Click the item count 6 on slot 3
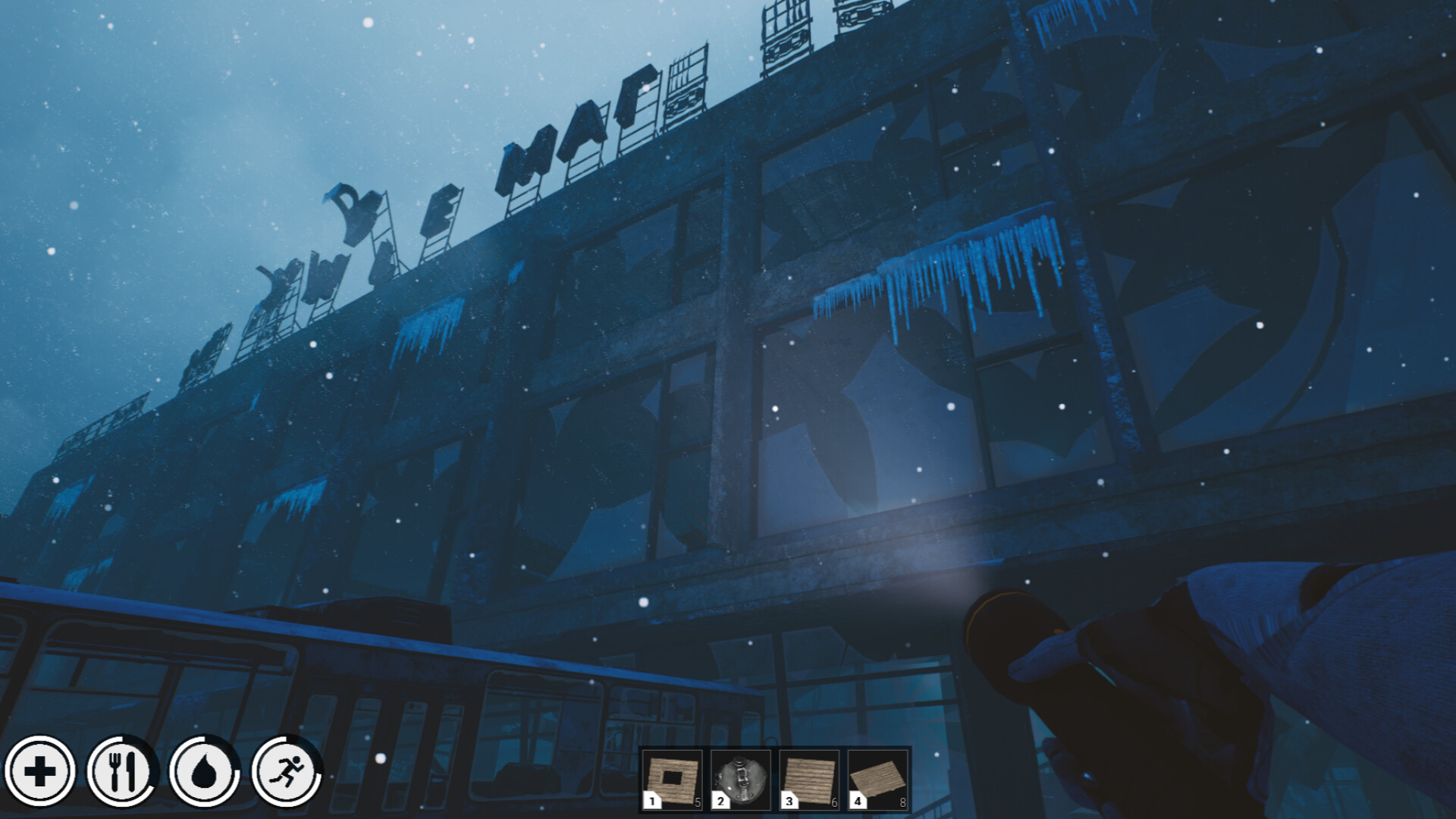The image size is (1456, 819). (833, 802)
